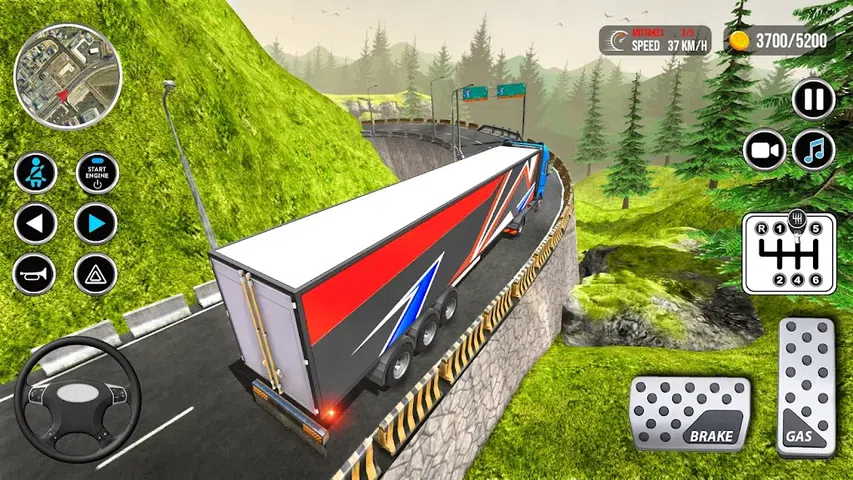
Task: Activate the right turn indicator arrow
Action: point(97,223)
